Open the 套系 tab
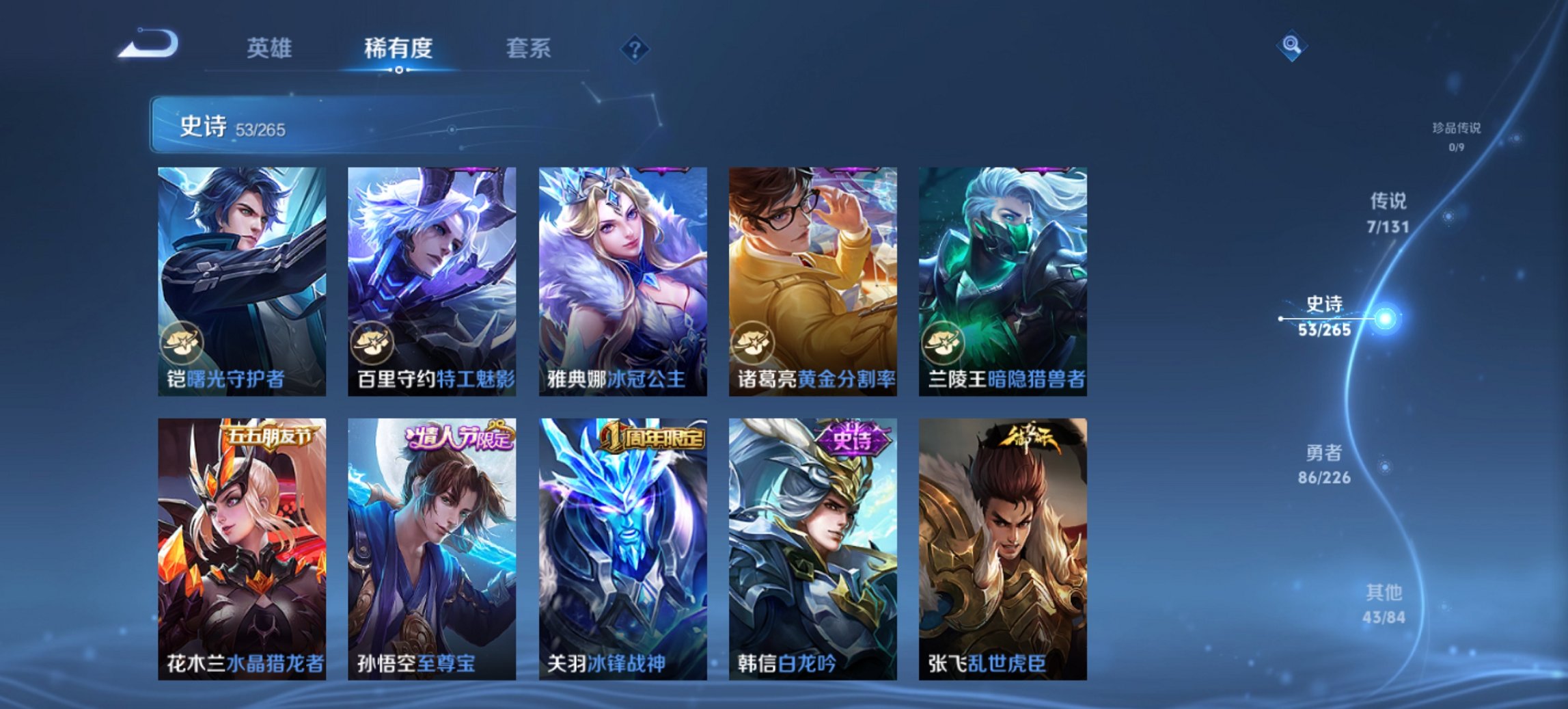Image resolution: width=1568 pixels, height=709 pixels. coord(527,48)
